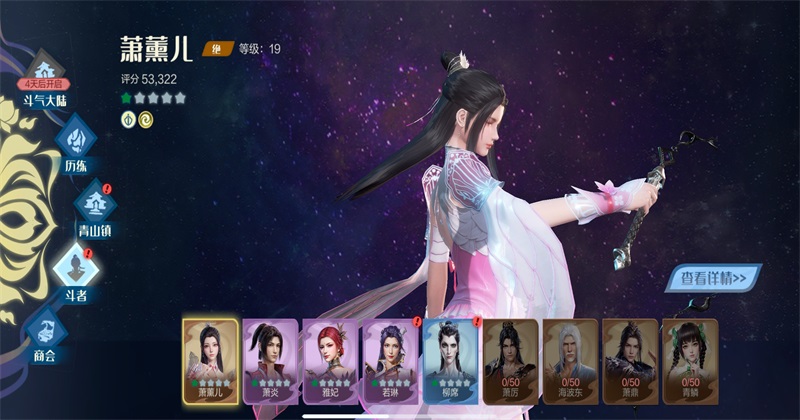Tap the orange 绝 rarity badge
This screenshot has height=420, width=800.
[214, 48]
